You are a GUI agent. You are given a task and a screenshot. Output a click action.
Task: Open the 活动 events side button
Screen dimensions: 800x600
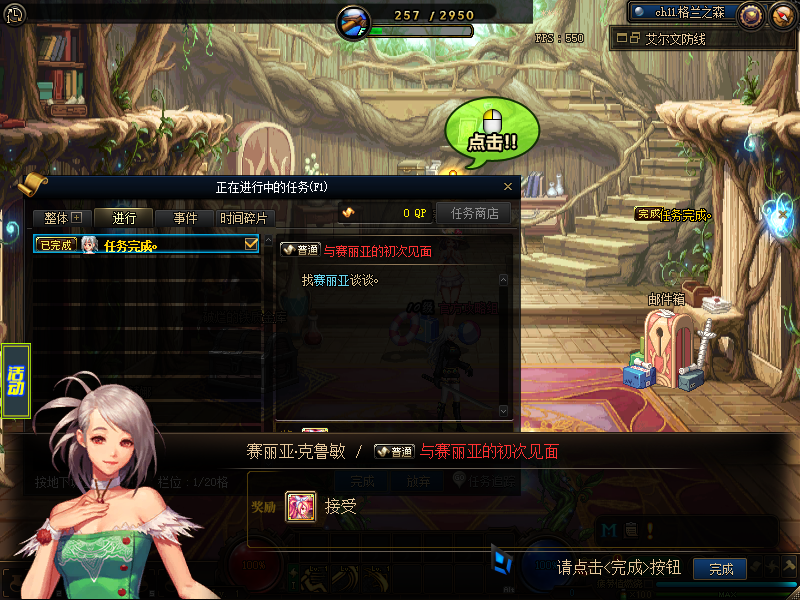[x=16, y=381]
